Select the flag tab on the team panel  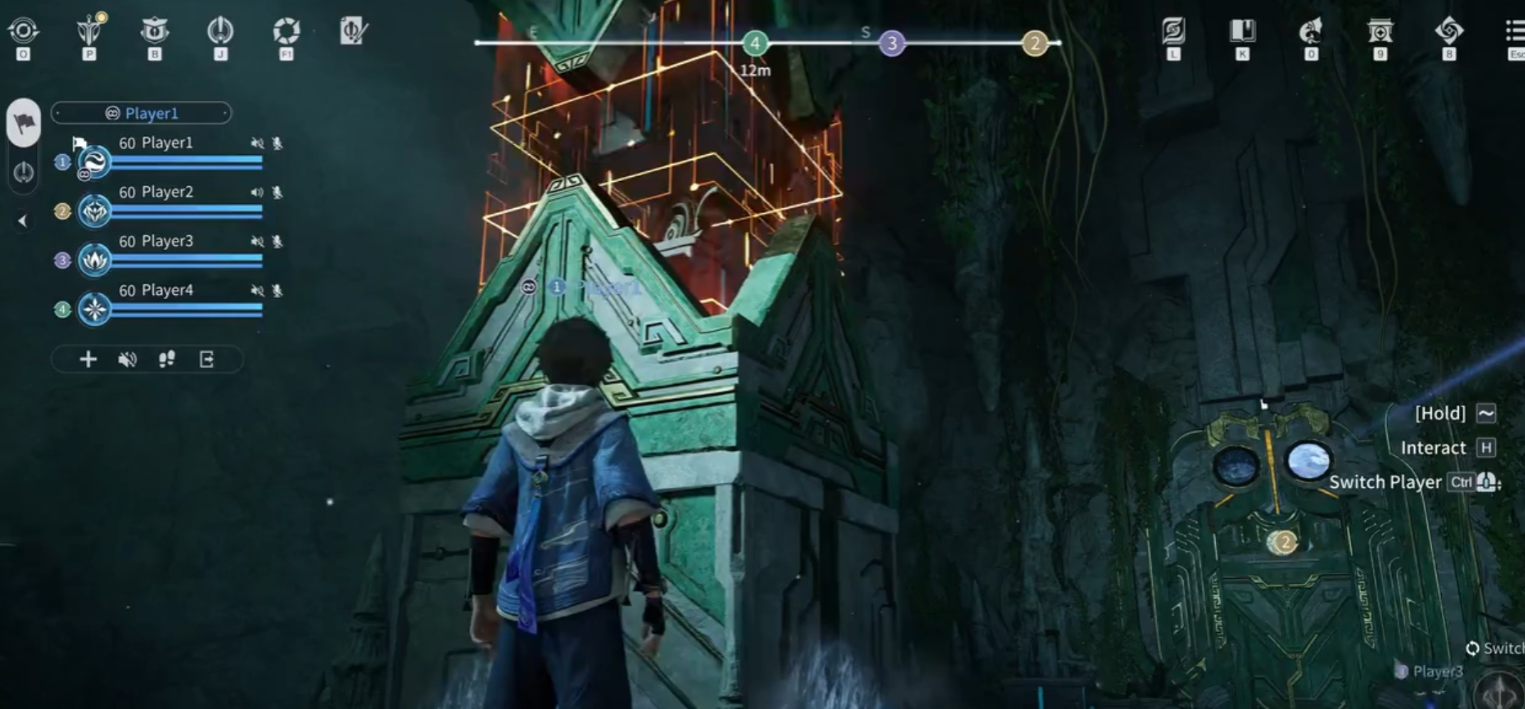(x=24, y=123)
